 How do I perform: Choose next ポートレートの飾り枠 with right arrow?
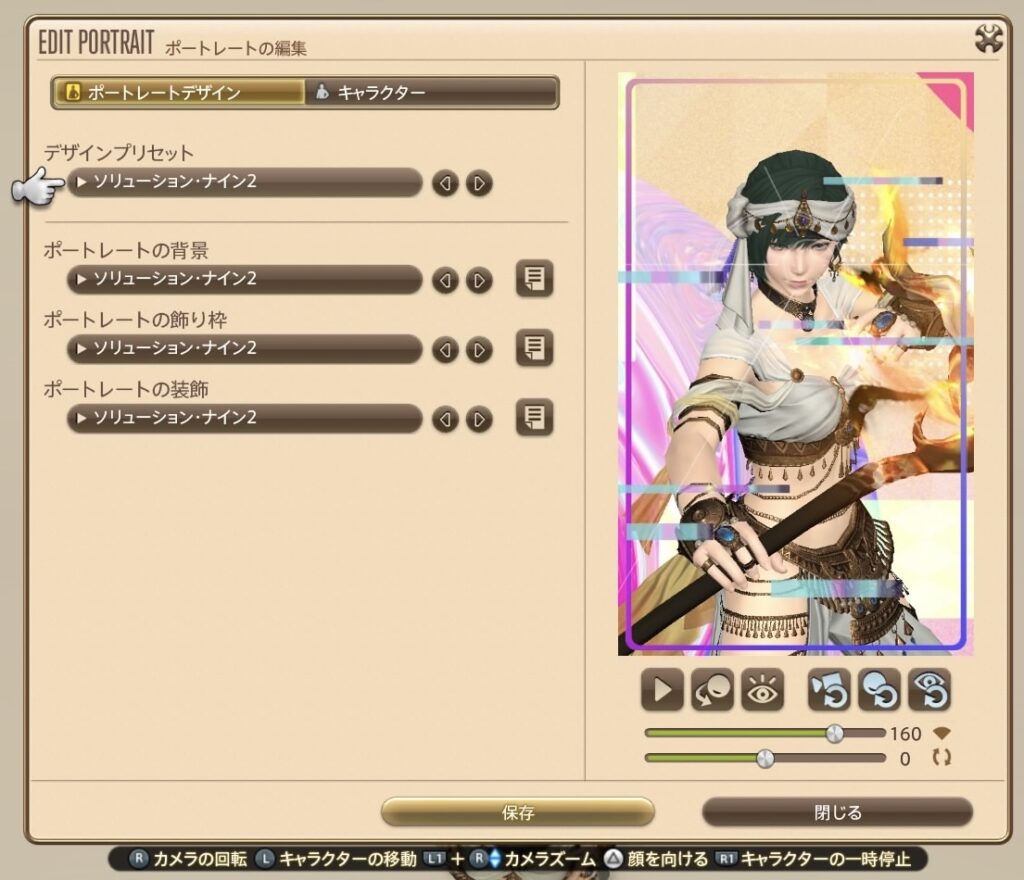[x=480, y=349]
